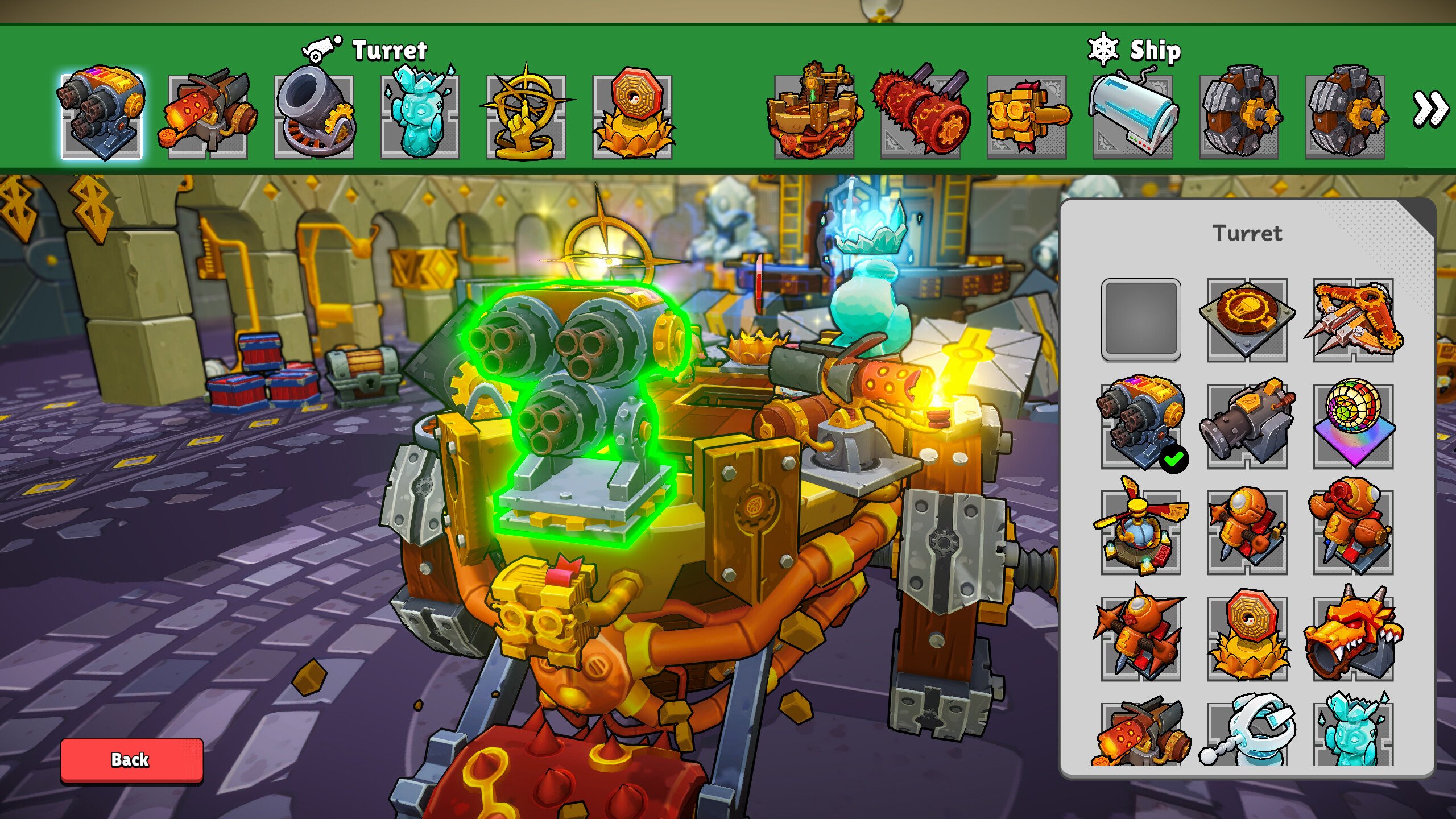
Task: Equip the dark gray cannon turret
Action: point(1247,425)
